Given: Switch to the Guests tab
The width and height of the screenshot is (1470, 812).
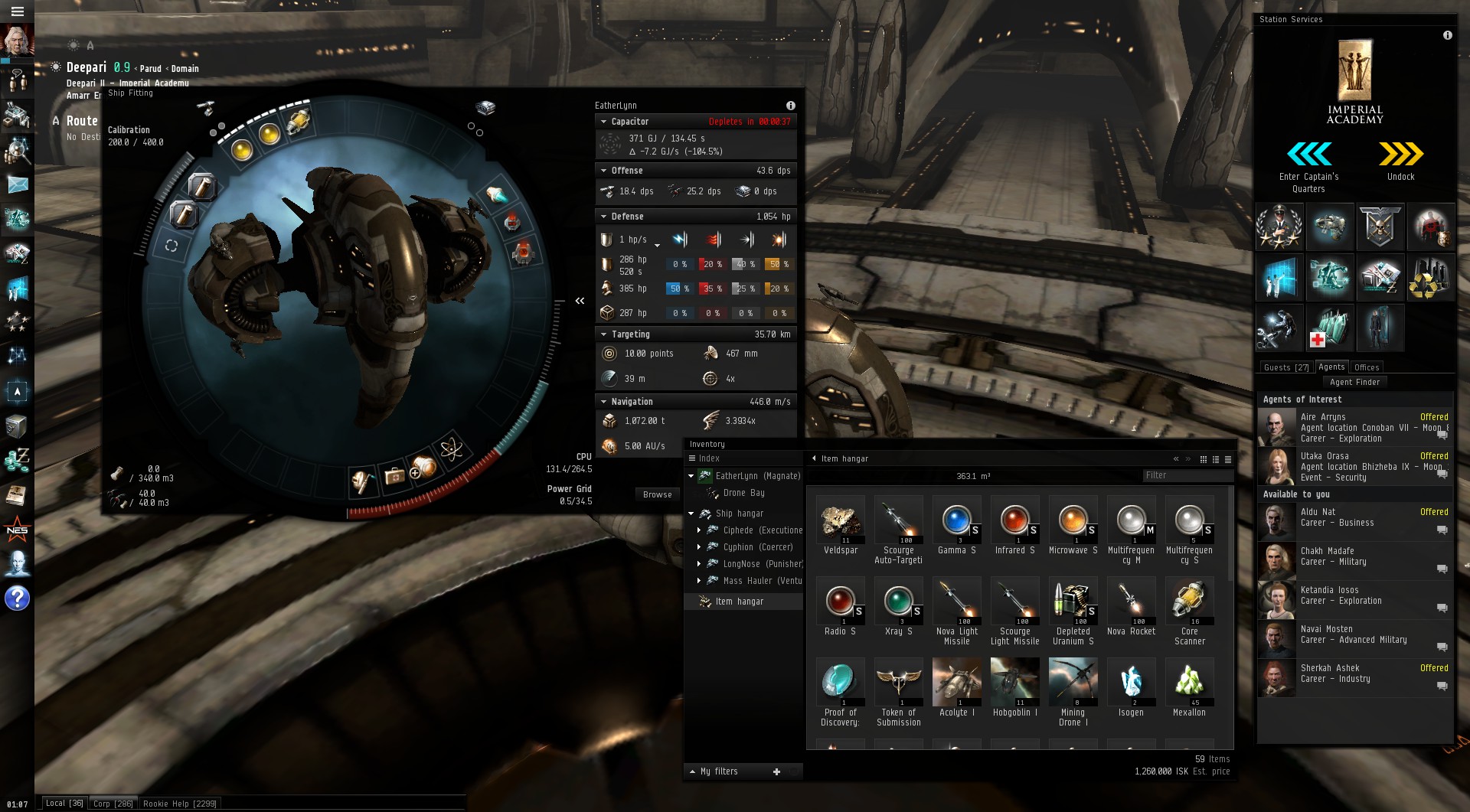Looking at the screenshot, I should (x=1285, y=367).
